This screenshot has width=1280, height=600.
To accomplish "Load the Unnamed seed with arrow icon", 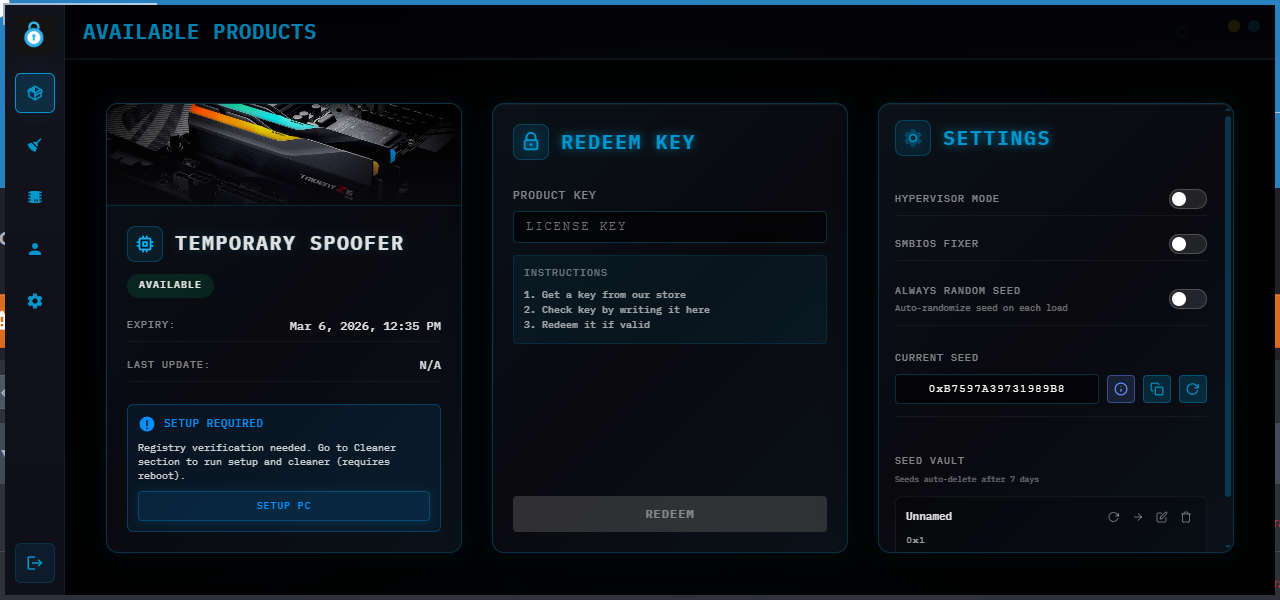I will 1138,517.
